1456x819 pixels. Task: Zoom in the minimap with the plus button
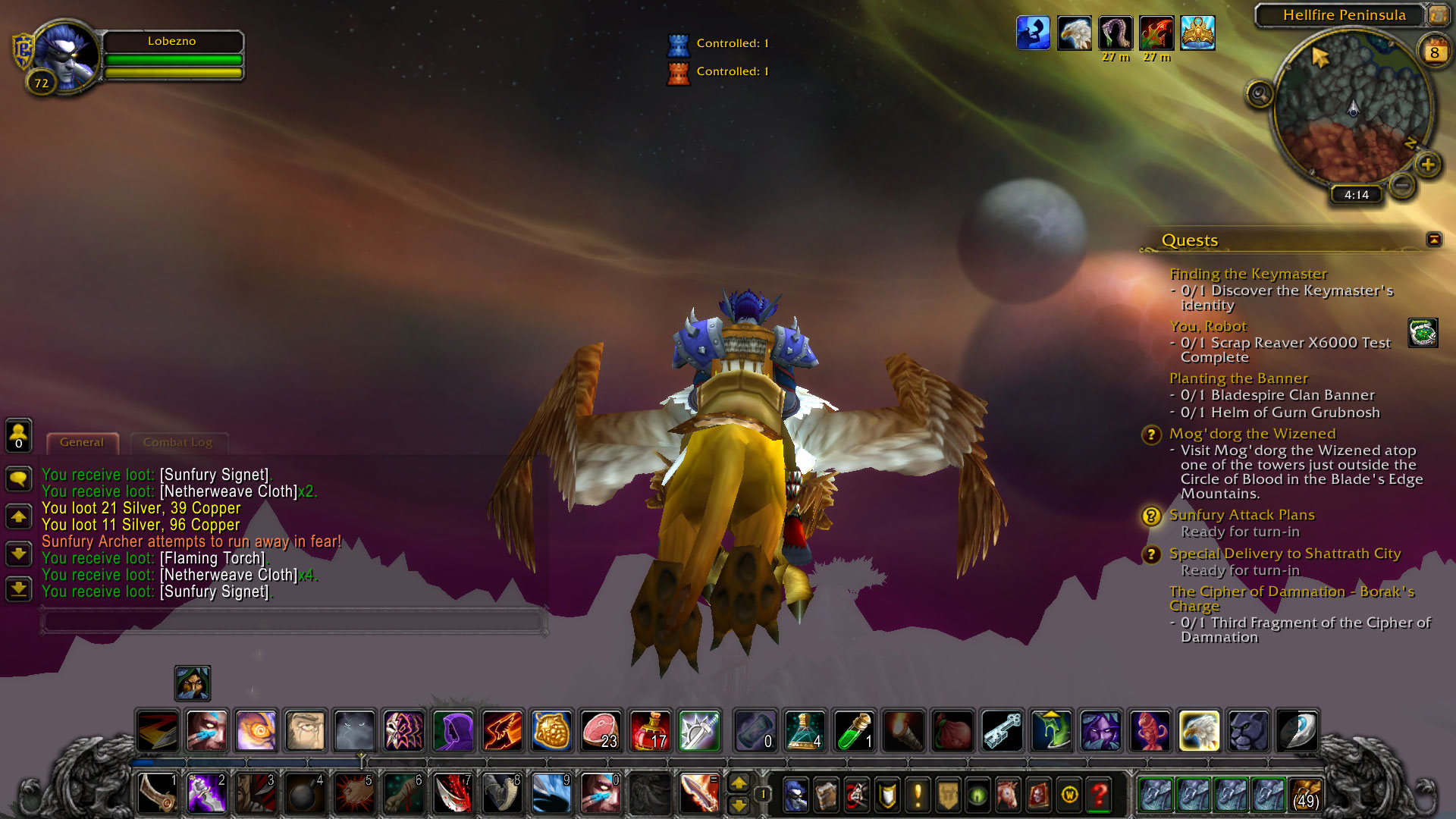tap(1428, 165)
